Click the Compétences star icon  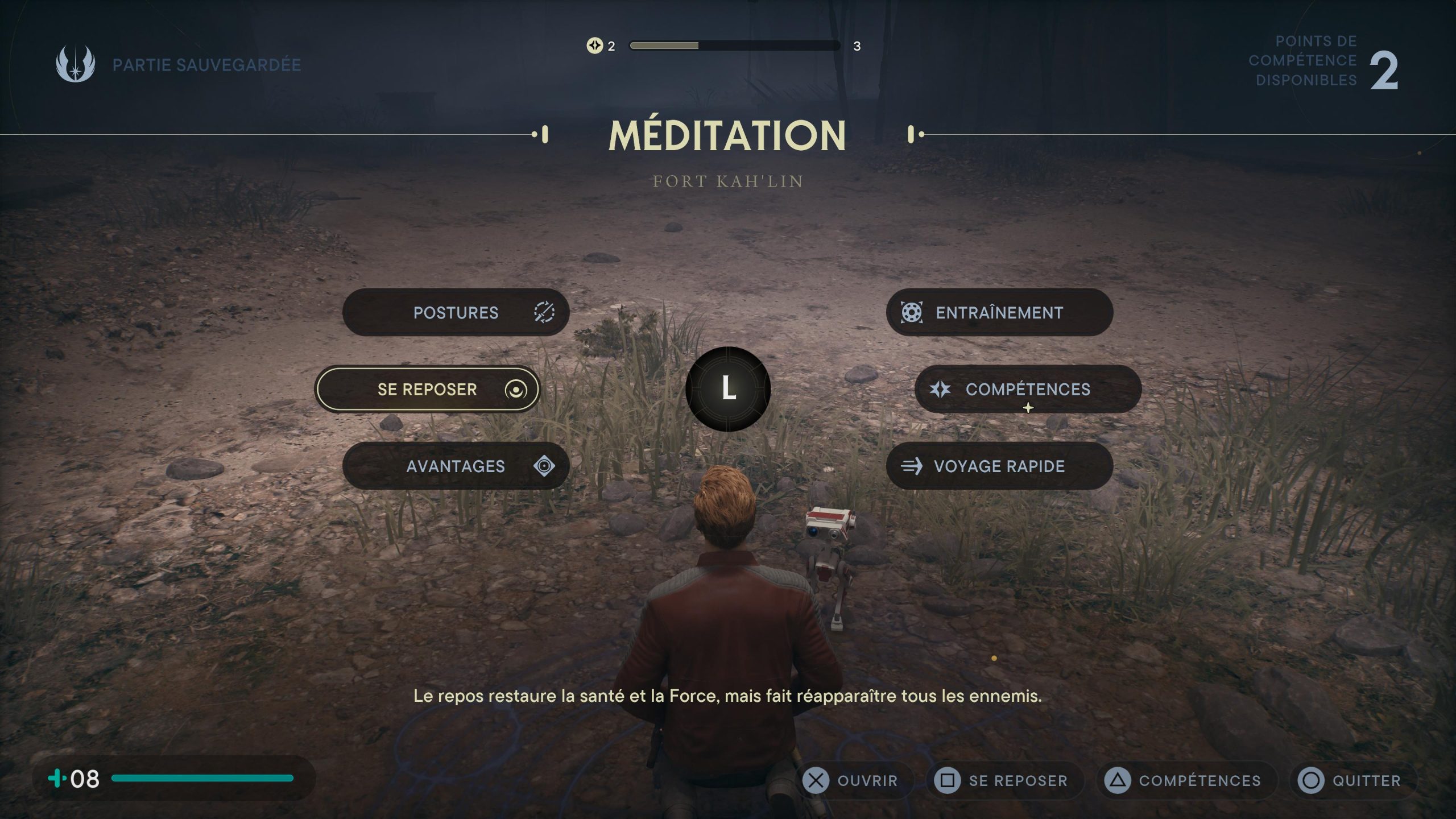click(x=940, y=389)
